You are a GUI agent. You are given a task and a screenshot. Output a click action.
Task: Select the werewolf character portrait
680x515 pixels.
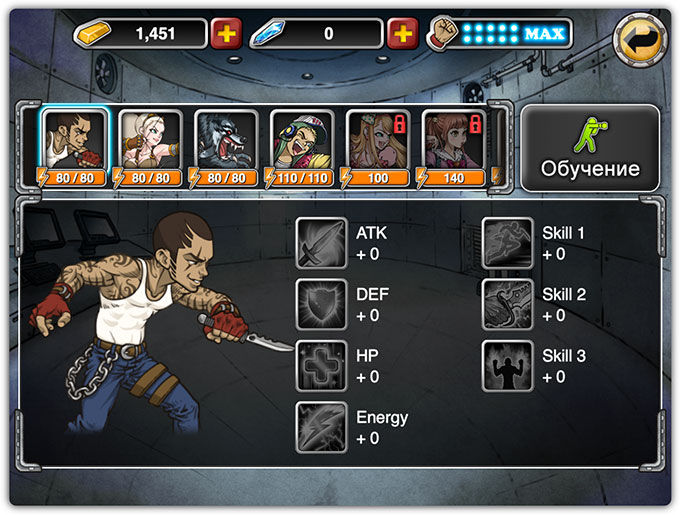click(225, 142)
